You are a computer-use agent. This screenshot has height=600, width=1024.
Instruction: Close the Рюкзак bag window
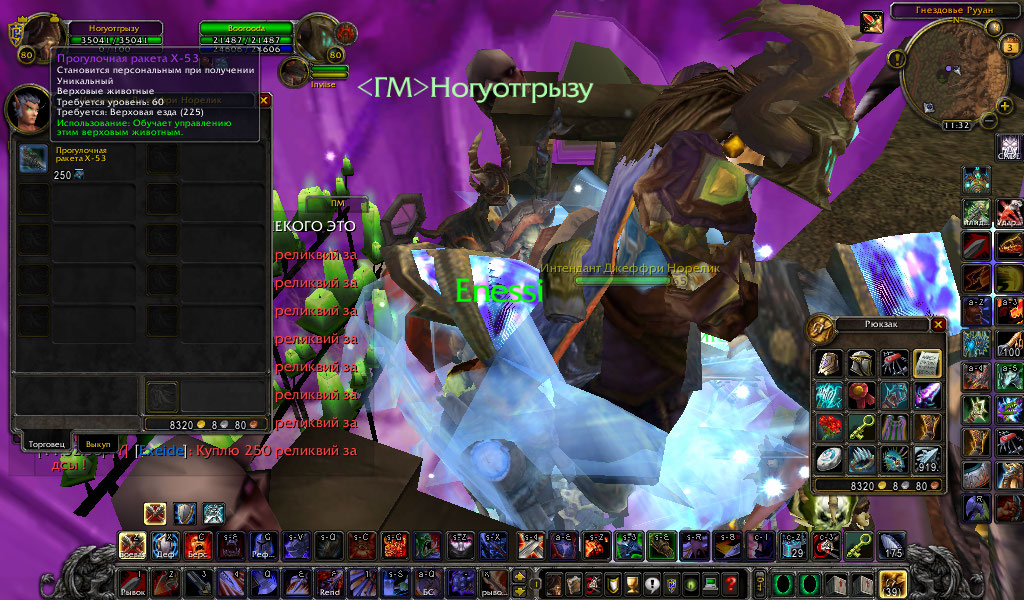[x=938, y=324]
